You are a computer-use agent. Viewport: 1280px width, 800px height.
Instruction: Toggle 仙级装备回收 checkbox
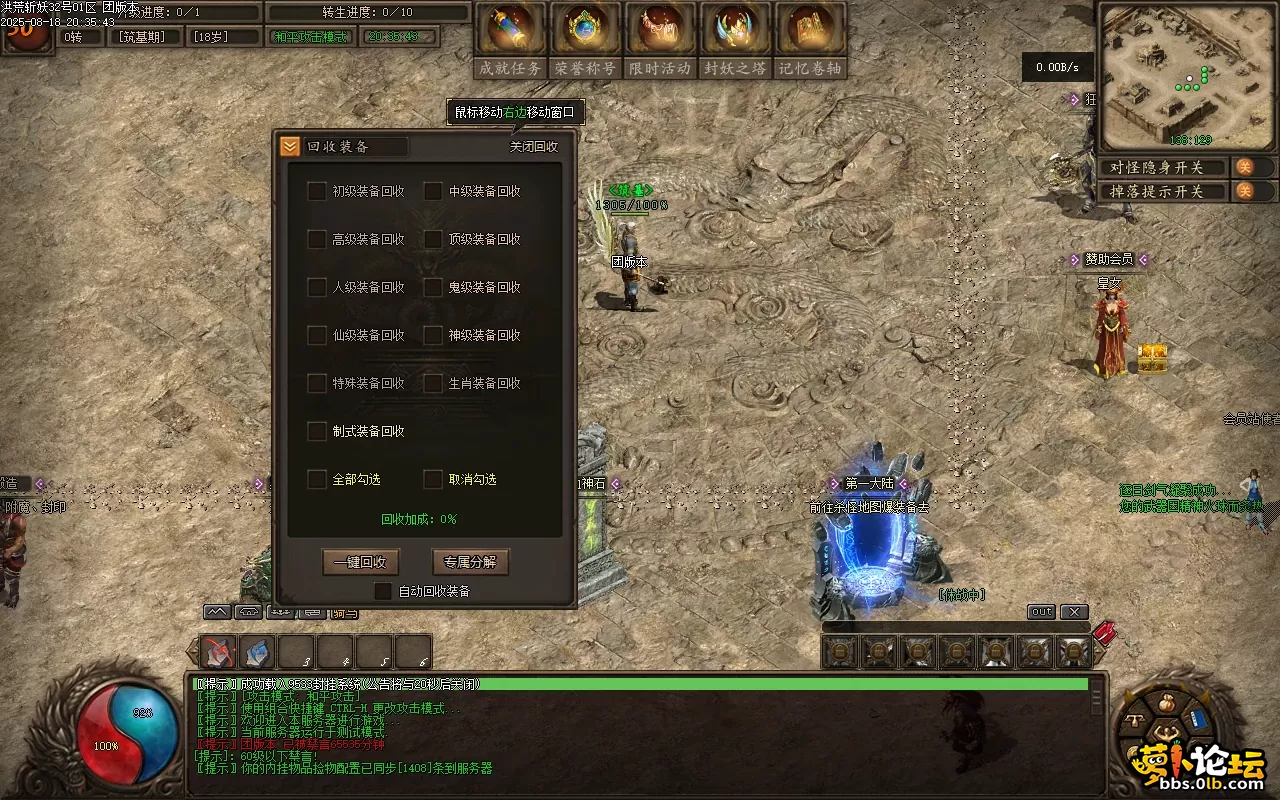[317, 335]
